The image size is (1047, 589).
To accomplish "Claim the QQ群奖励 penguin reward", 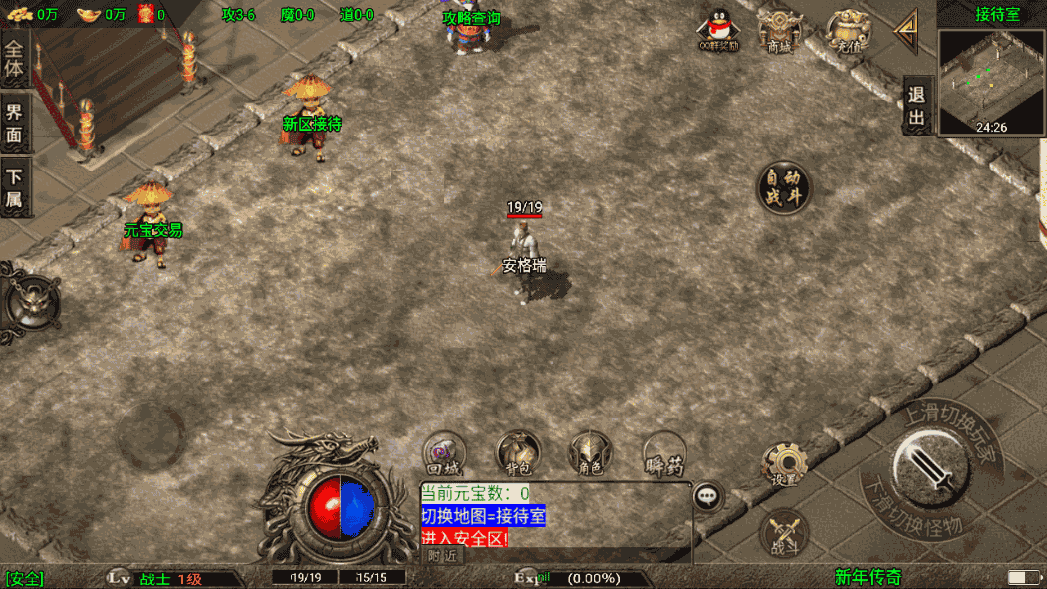I will click(717, 30).
